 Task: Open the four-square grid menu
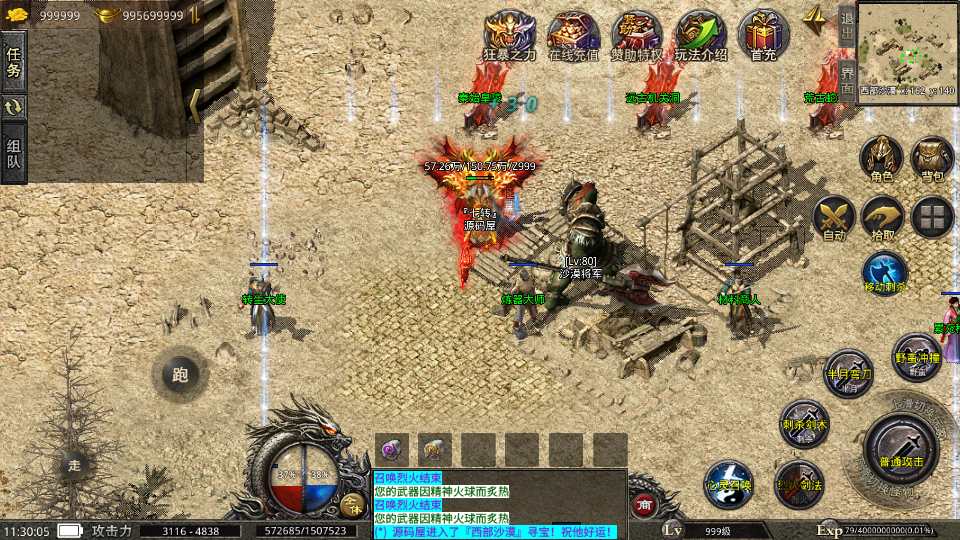coord(932,218)
